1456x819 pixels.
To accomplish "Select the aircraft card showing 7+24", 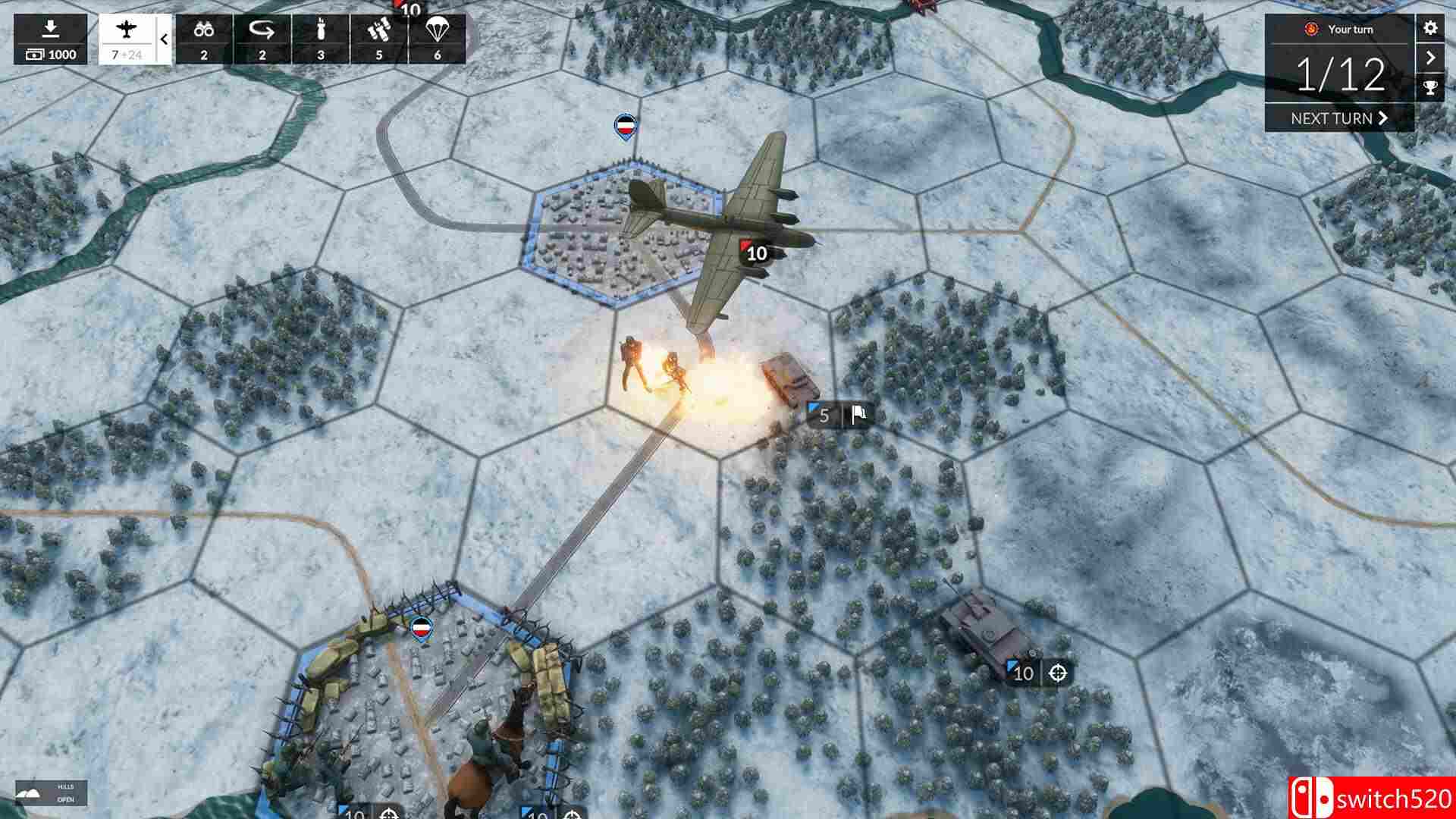I will [127, 38].
